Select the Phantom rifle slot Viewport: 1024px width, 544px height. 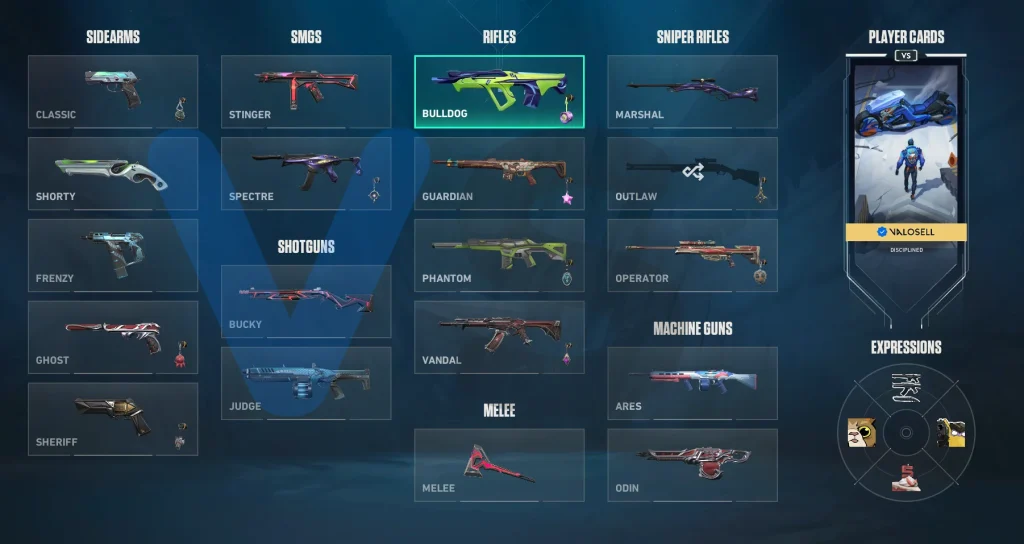(499, 256)
